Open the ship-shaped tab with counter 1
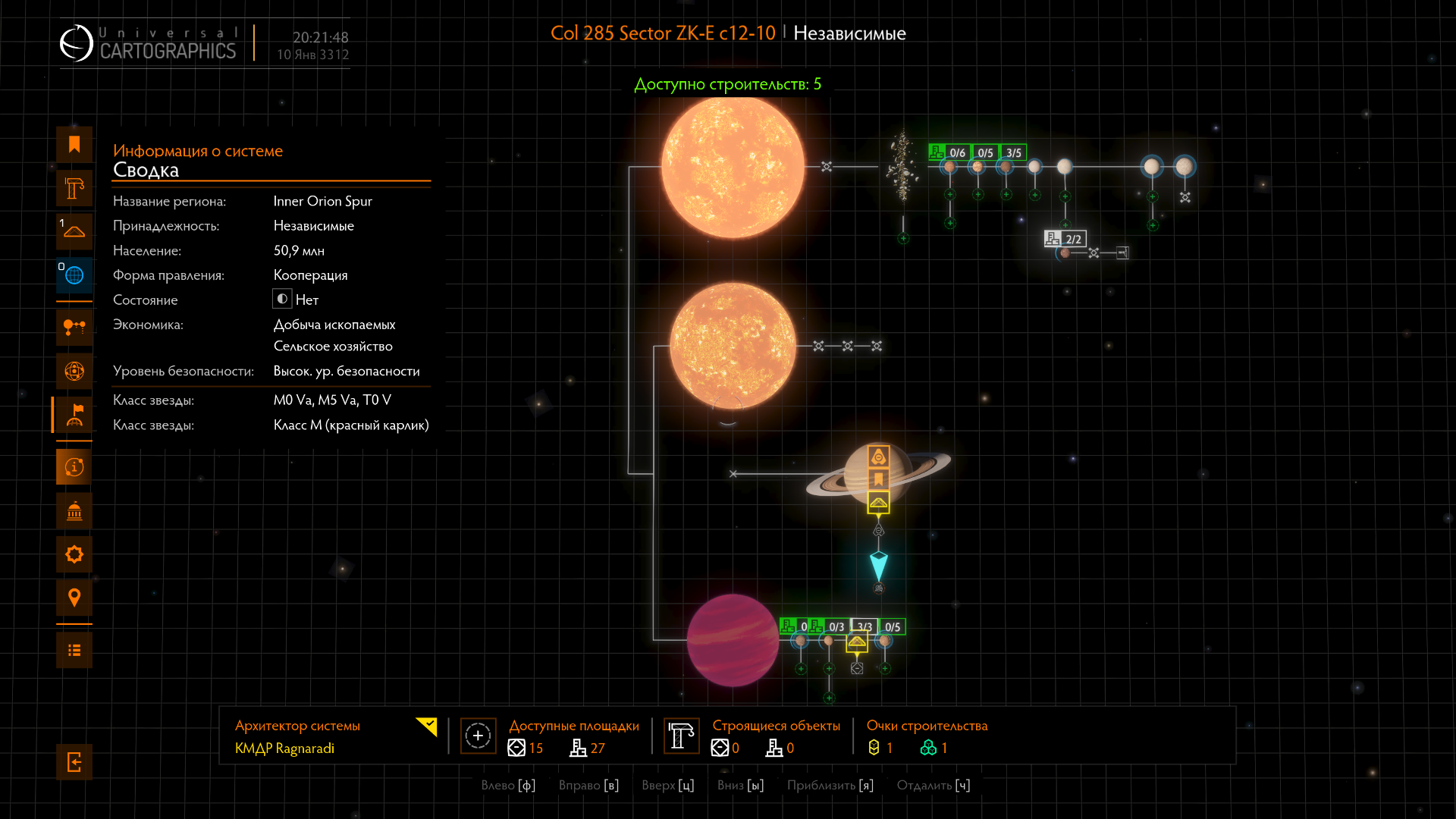This screenshot has width=1456, height=819. tap(74, 231)
